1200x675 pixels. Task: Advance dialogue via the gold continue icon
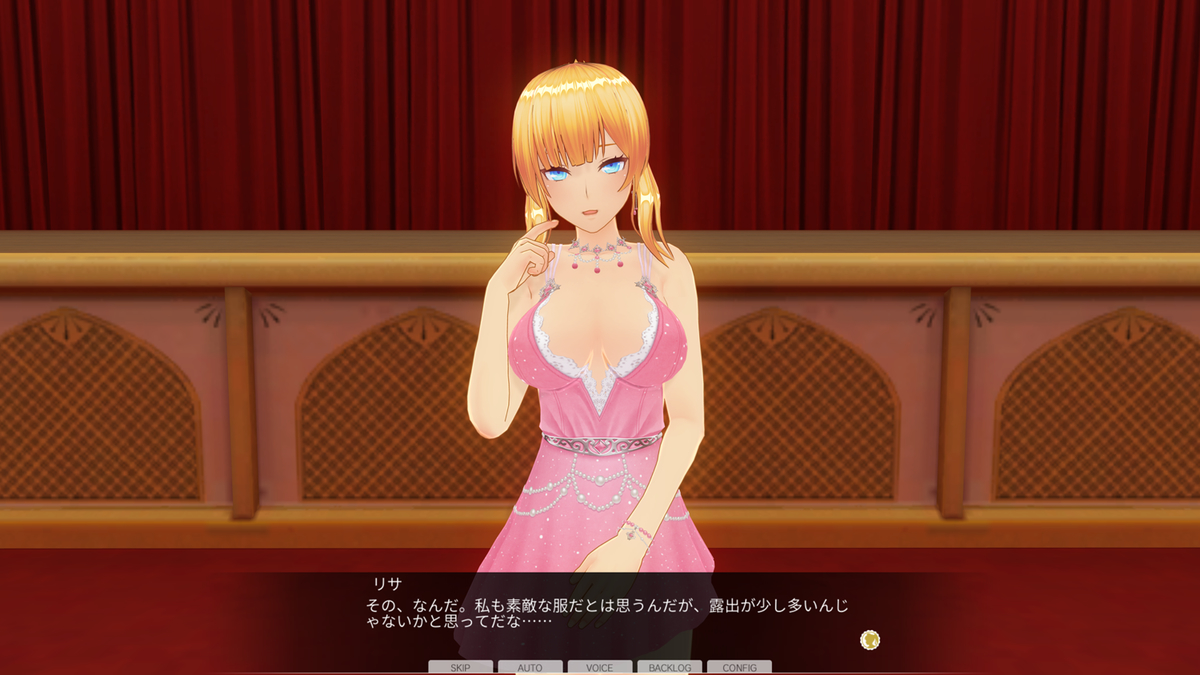pyautogui.click(x=870, y=639)
